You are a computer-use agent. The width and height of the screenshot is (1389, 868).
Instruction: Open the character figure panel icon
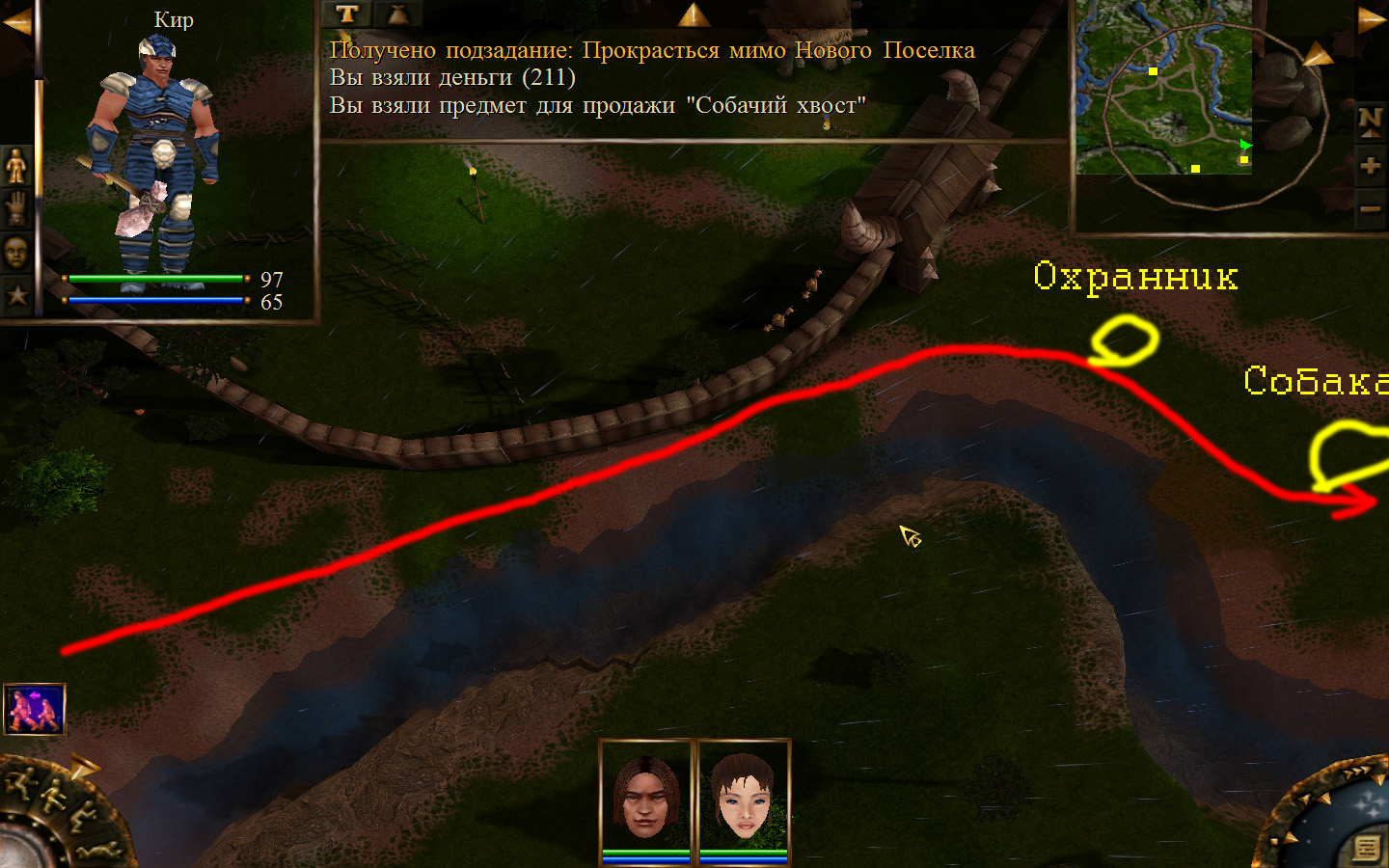tap(16, 166)
